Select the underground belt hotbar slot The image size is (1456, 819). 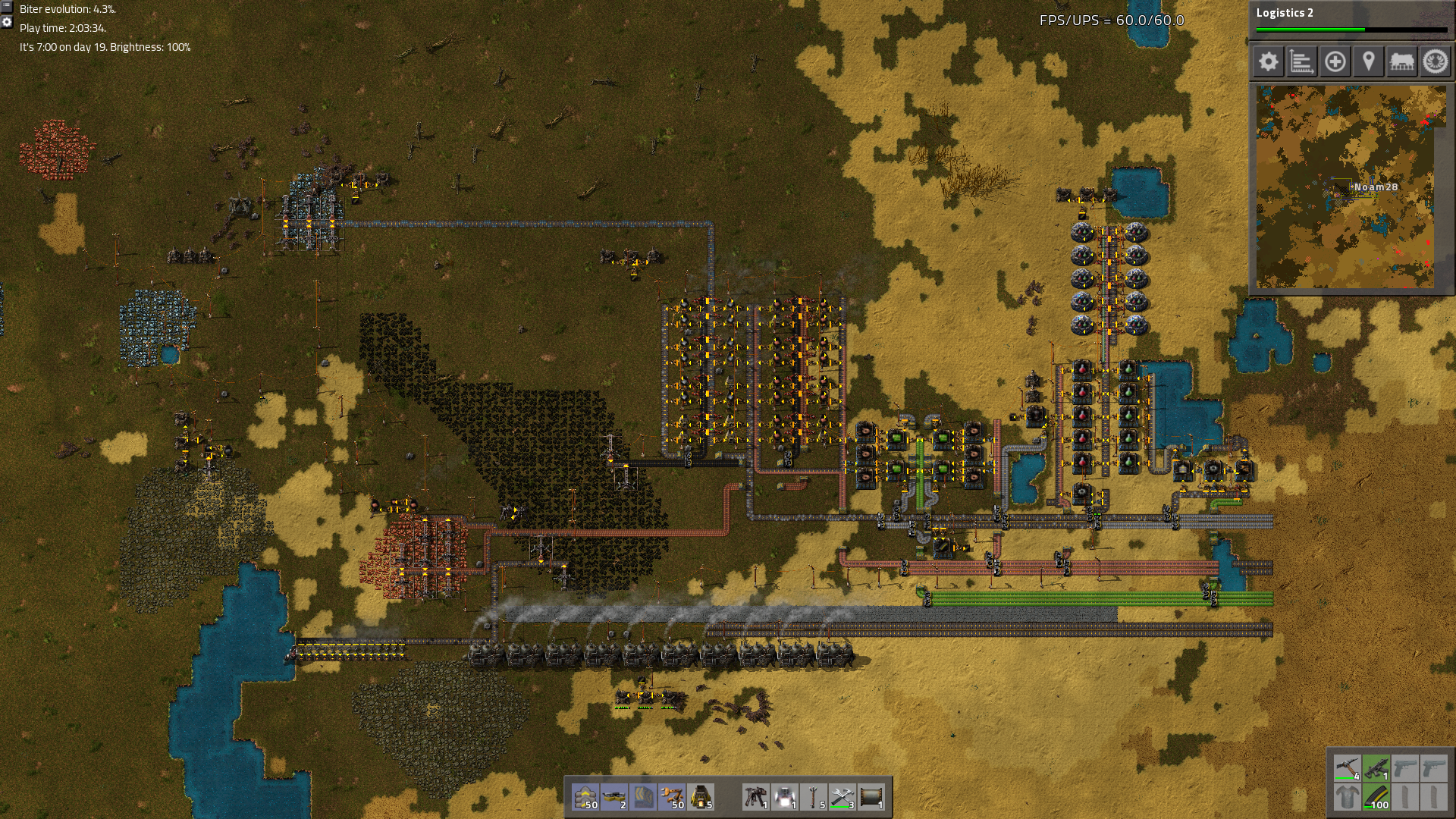tap(643, 797)
